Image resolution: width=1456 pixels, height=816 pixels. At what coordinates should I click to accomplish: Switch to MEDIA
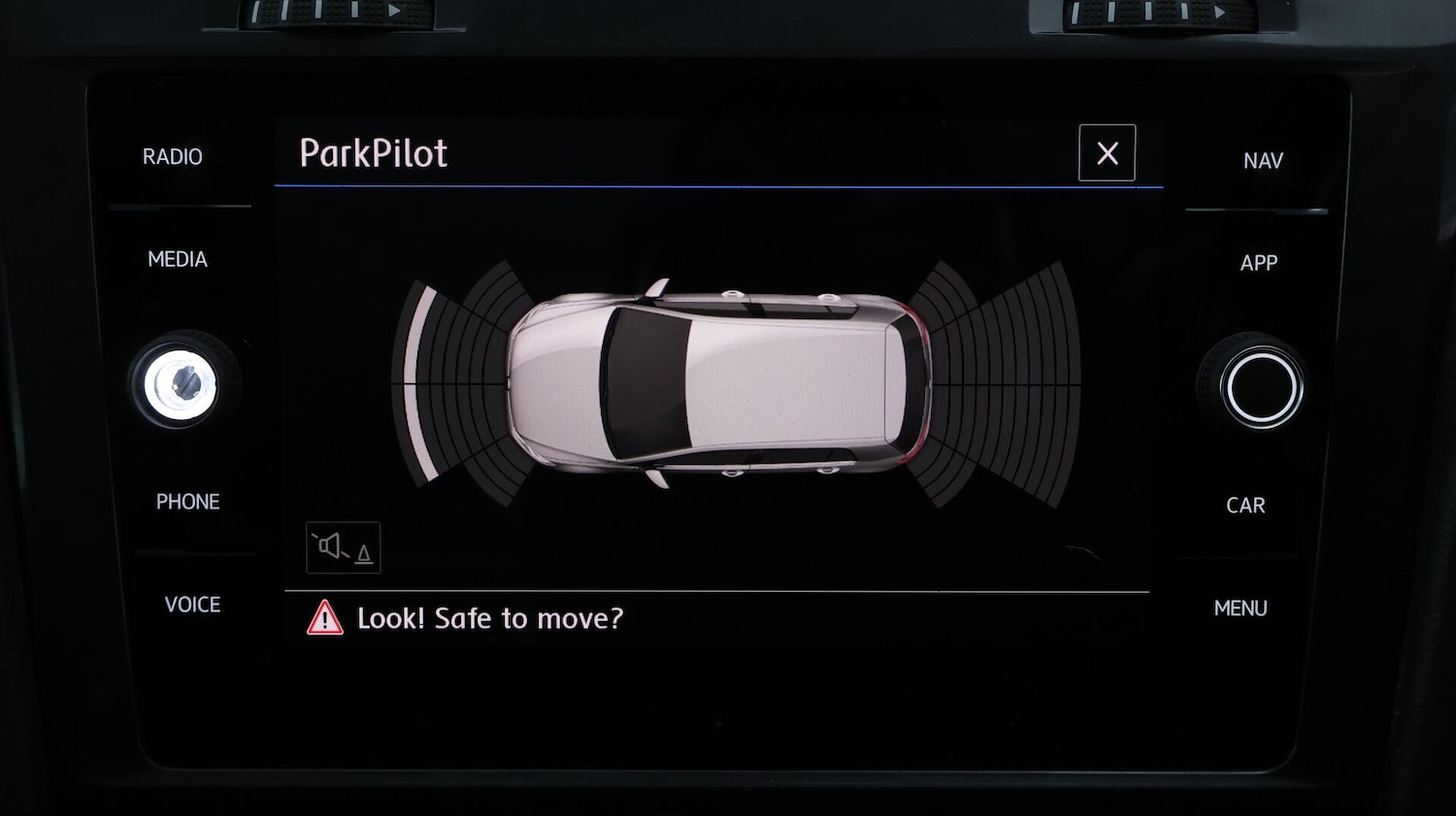click(x=178, y=259)
